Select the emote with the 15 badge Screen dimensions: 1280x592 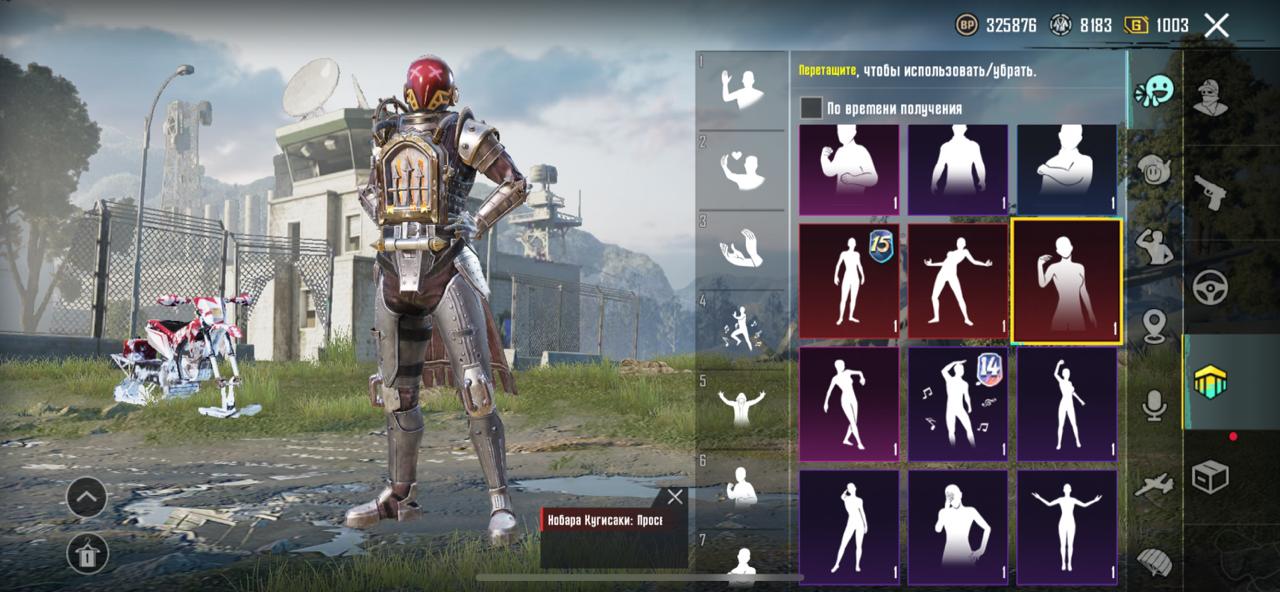pos(849,280)
